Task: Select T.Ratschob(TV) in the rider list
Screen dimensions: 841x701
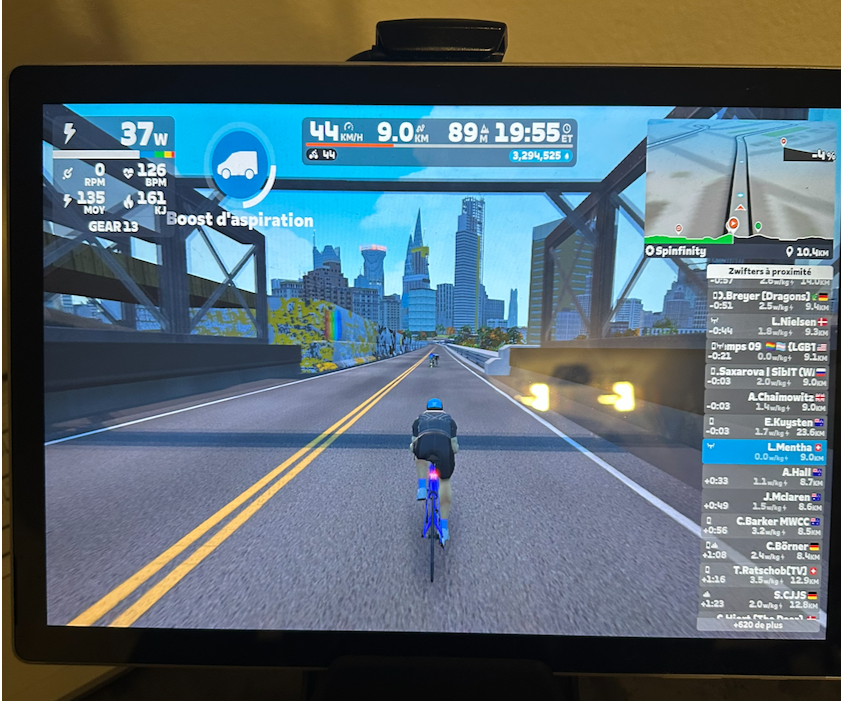Action: coord(765,575)
